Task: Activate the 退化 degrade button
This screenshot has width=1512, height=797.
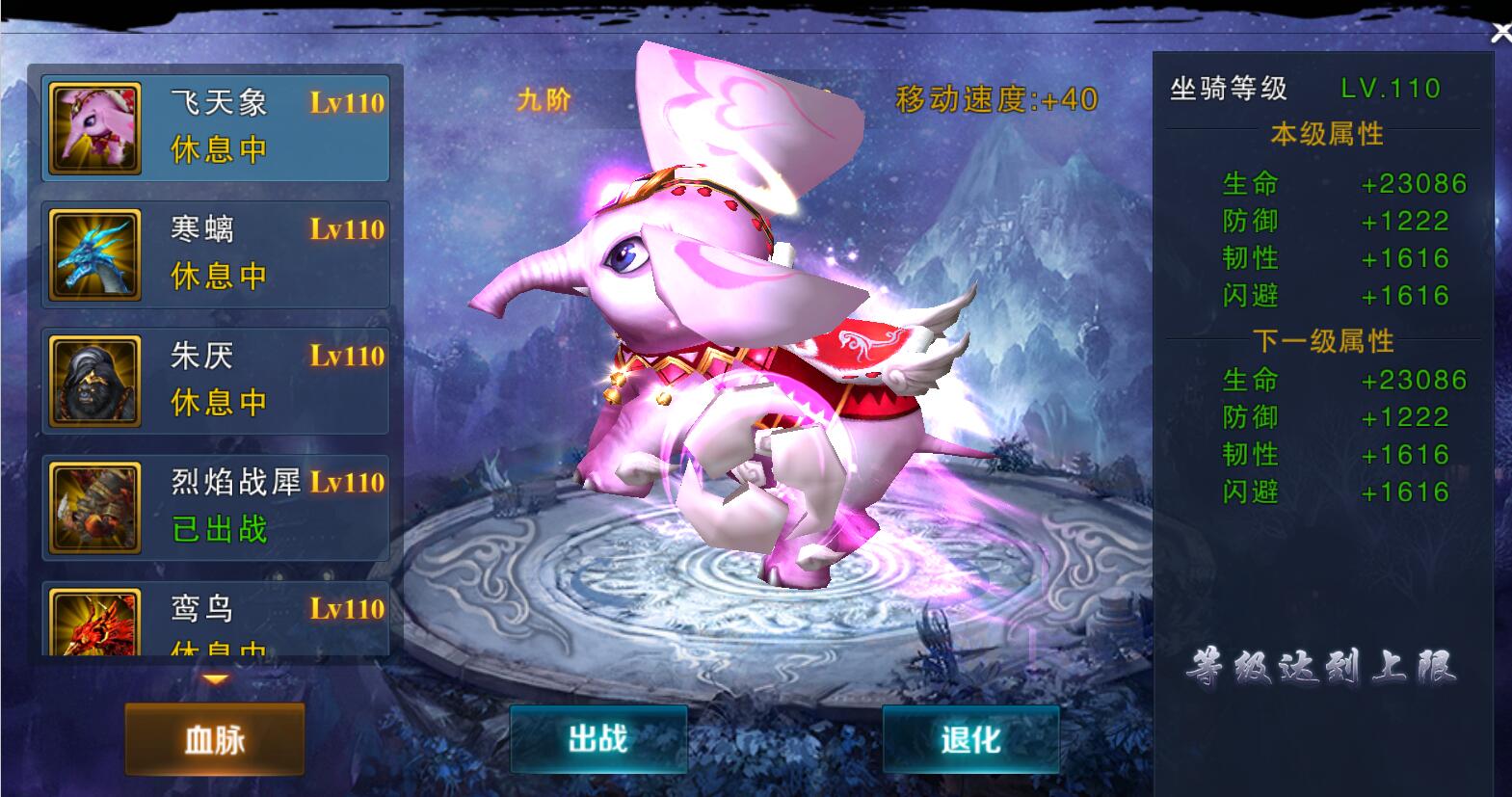Action: point(970,739)
